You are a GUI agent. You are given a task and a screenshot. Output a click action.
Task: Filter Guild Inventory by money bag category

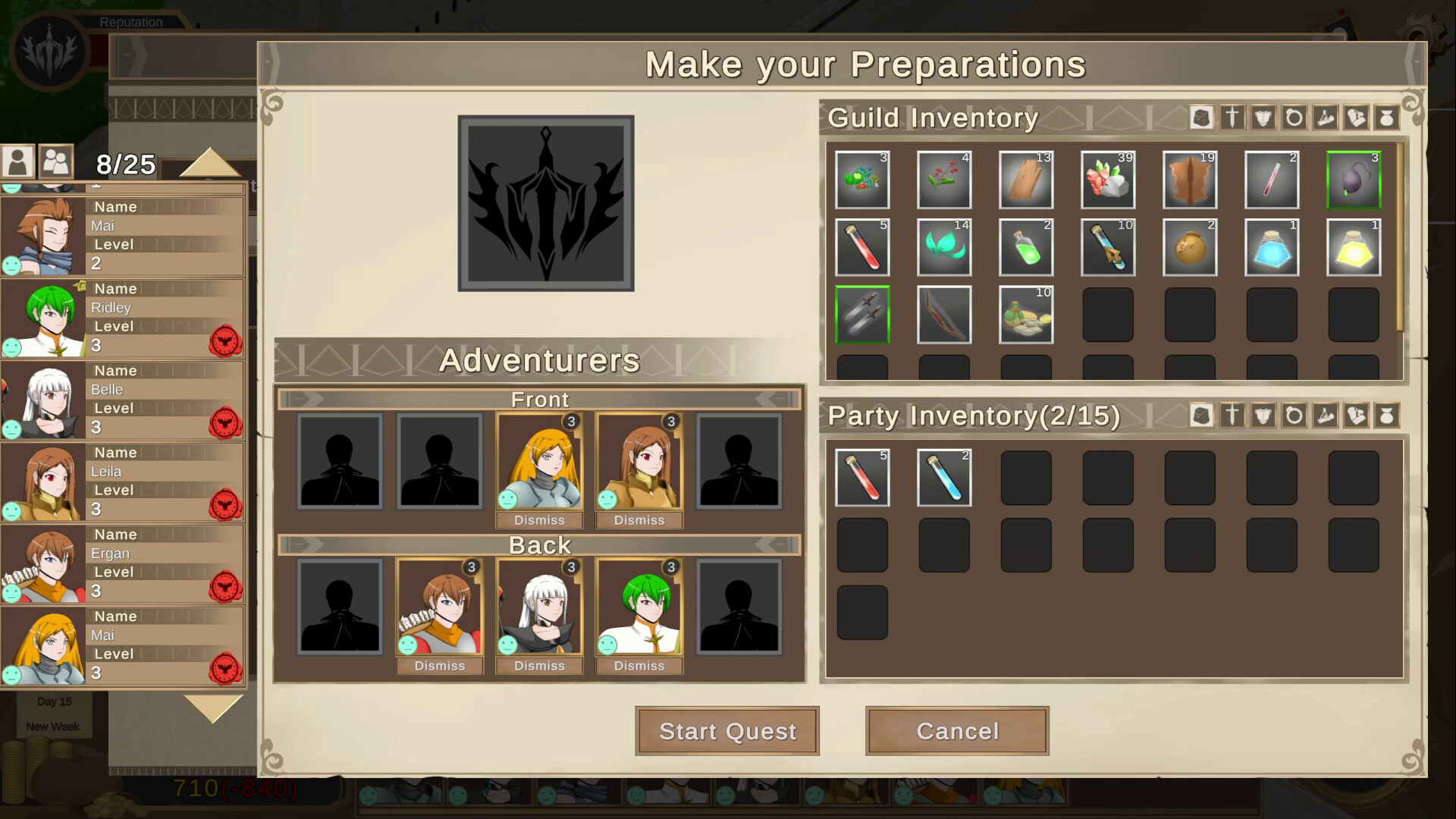coord(1388,118)
